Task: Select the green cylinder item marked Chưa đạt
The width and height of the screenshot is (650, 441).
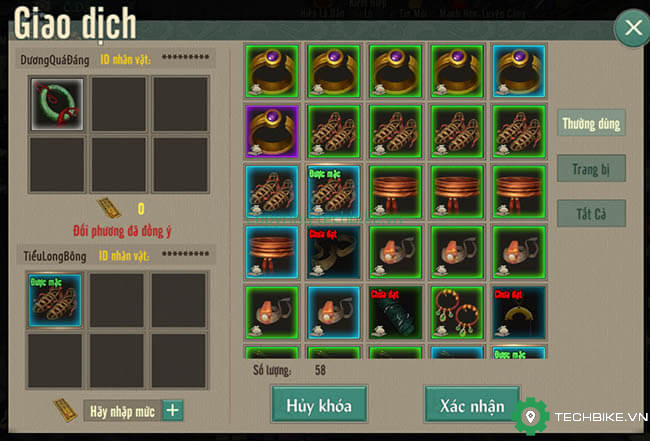Action: coord(396,312)
